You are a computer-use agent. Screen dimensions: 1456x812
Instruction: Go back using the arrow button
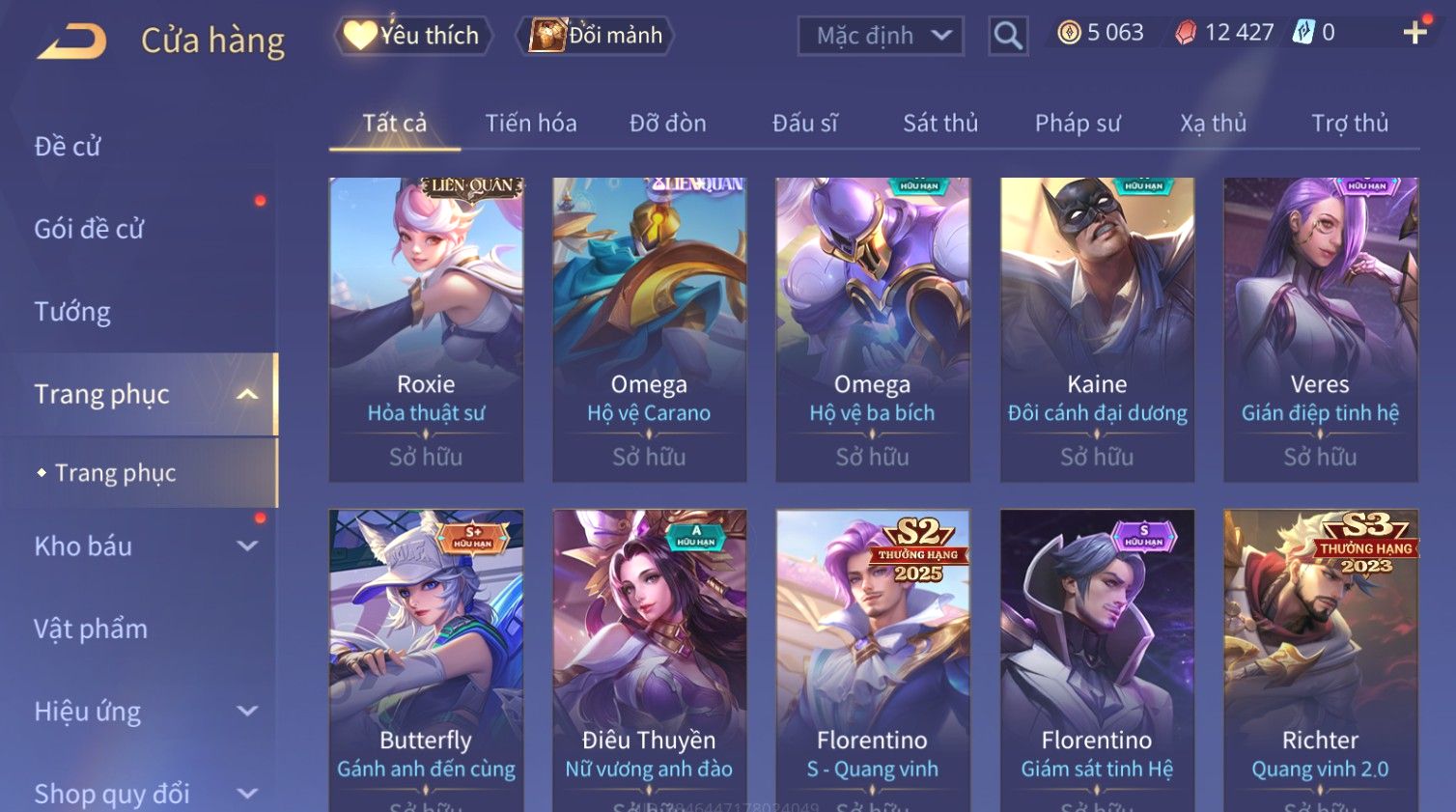coord(72,41)
